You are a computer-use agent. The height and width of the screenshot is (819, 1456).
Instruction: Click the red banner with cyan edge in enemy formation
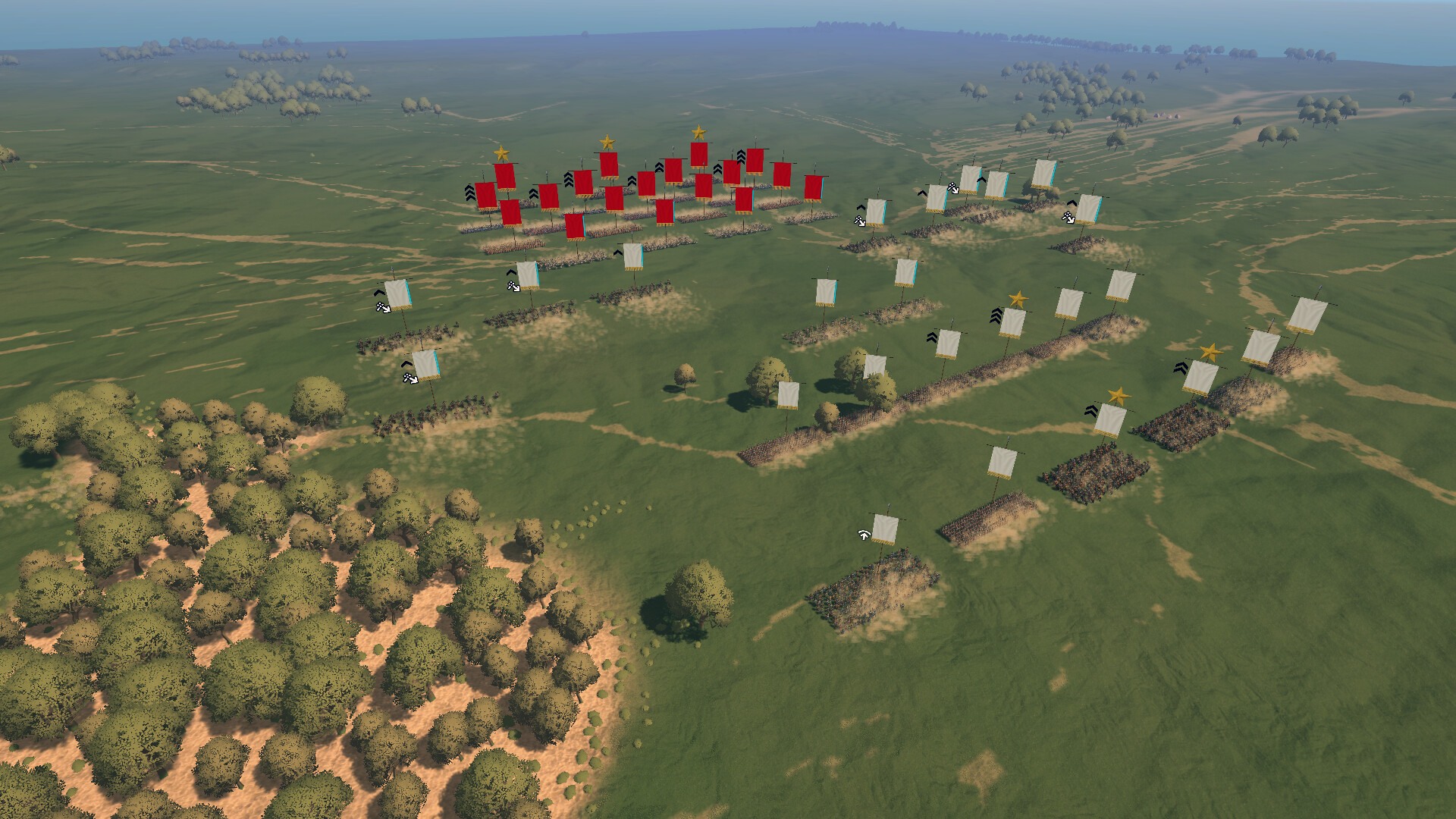point(576,226)
